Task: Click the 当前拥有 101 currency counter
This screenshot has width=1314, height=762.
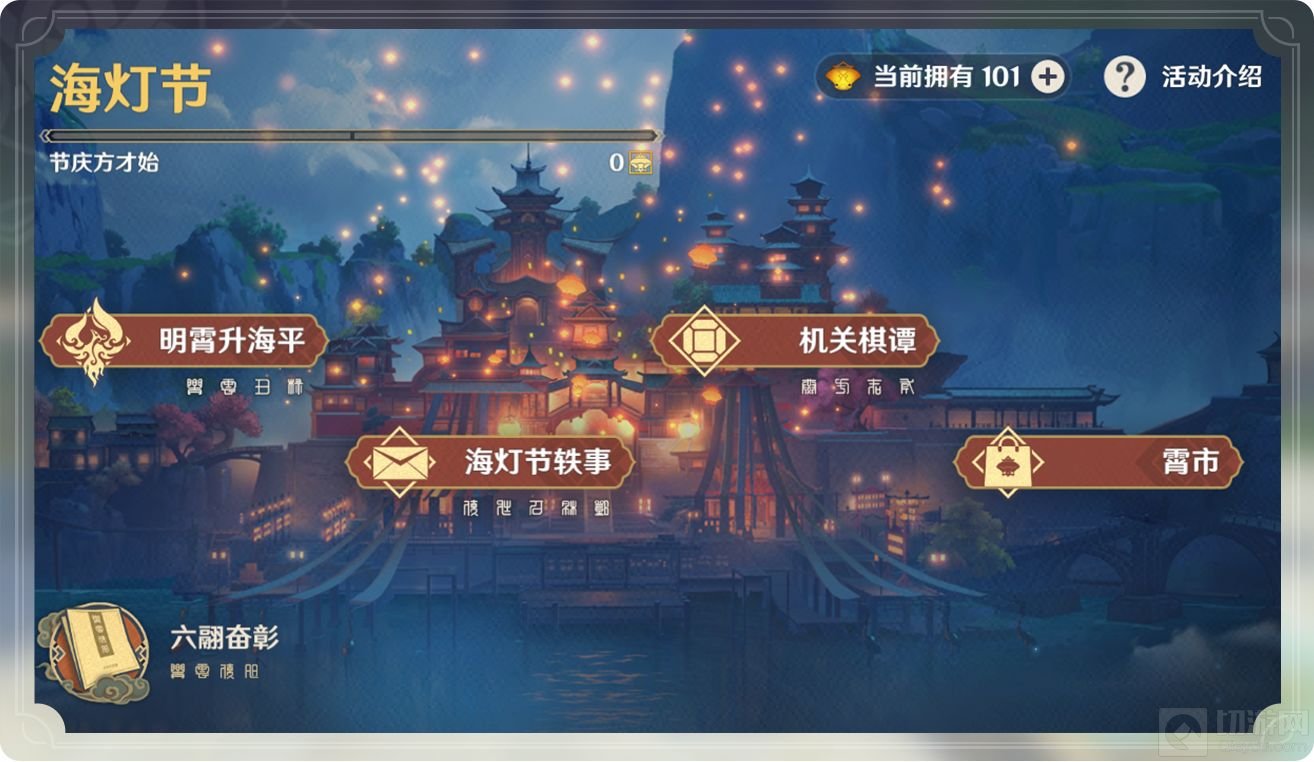Action: (x=945, y=75)
